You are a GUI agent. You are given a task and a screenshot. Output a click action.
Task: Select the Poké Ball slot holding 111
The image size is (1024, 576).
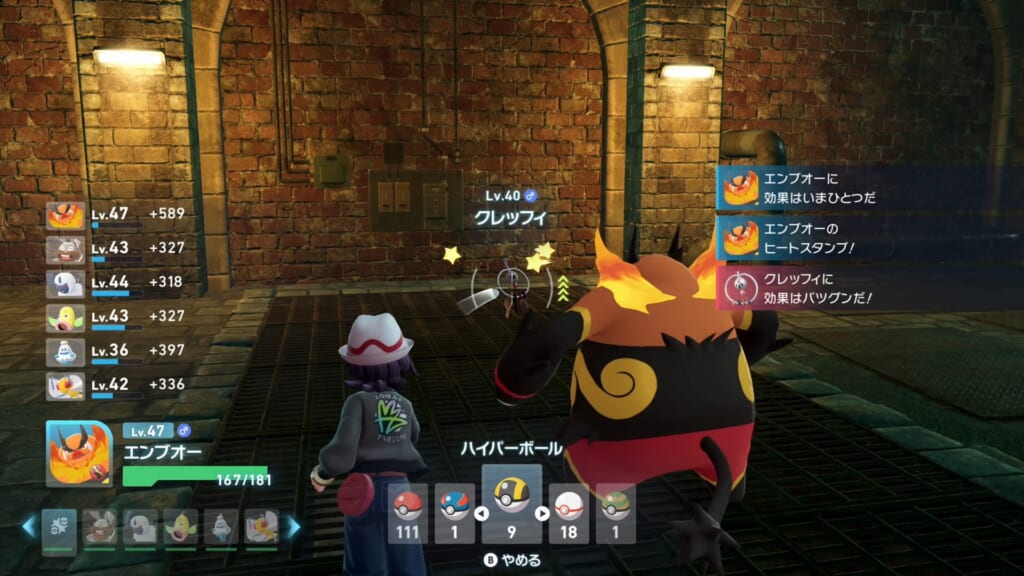pyautogui.click(x=408, y=512)
